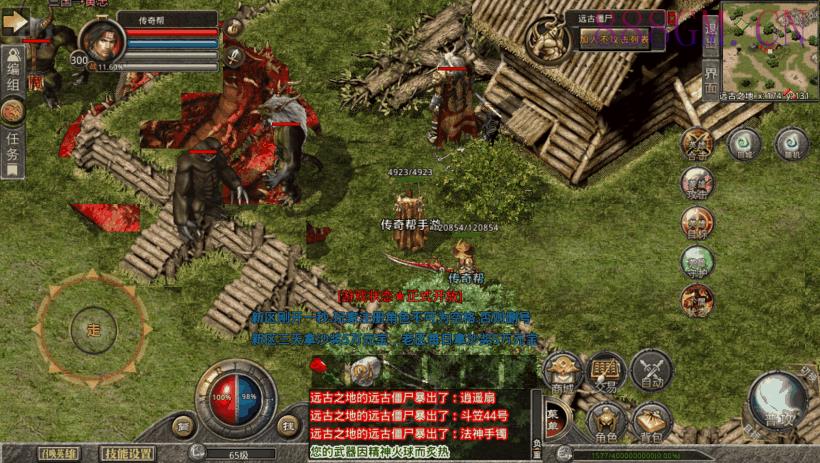Activate the 合击 combo skill icon
Viewport: 820px width, 463px height.
(x=697, y=144)
